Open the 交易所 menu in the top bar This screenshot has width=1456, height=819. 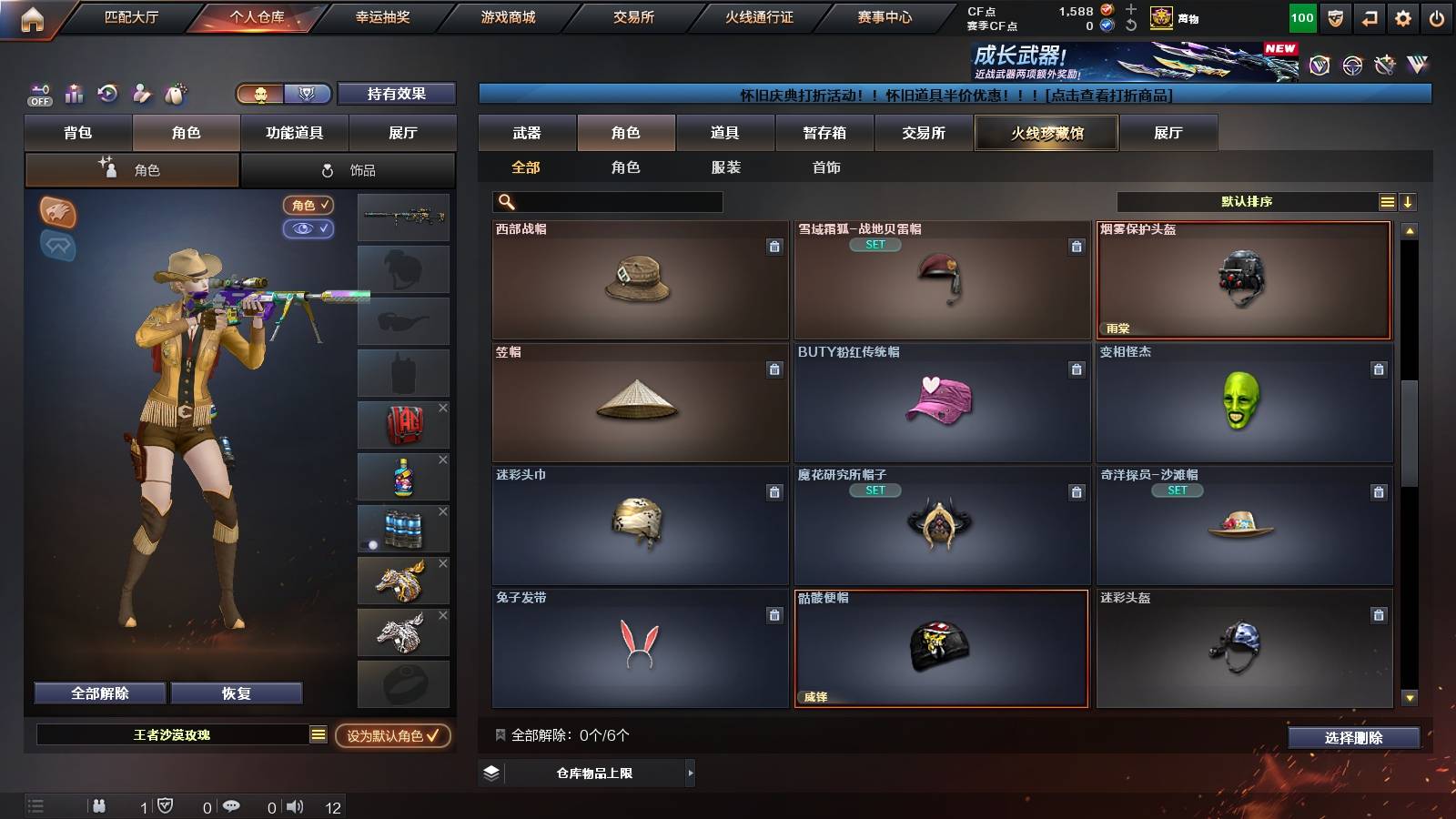point(633,16)
